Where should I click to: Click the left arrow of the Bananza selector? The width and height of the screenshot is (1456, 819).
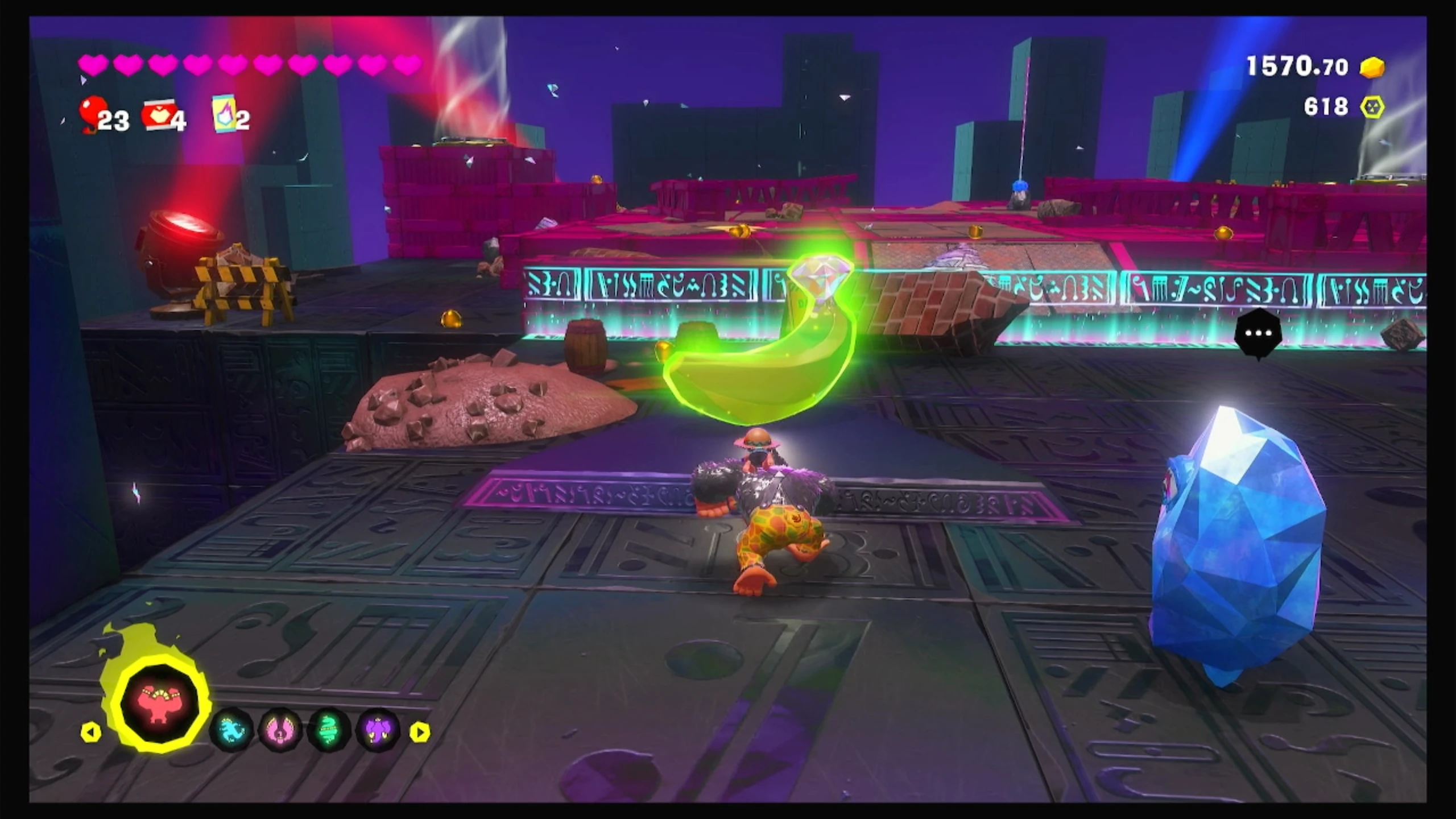[91, 732]
